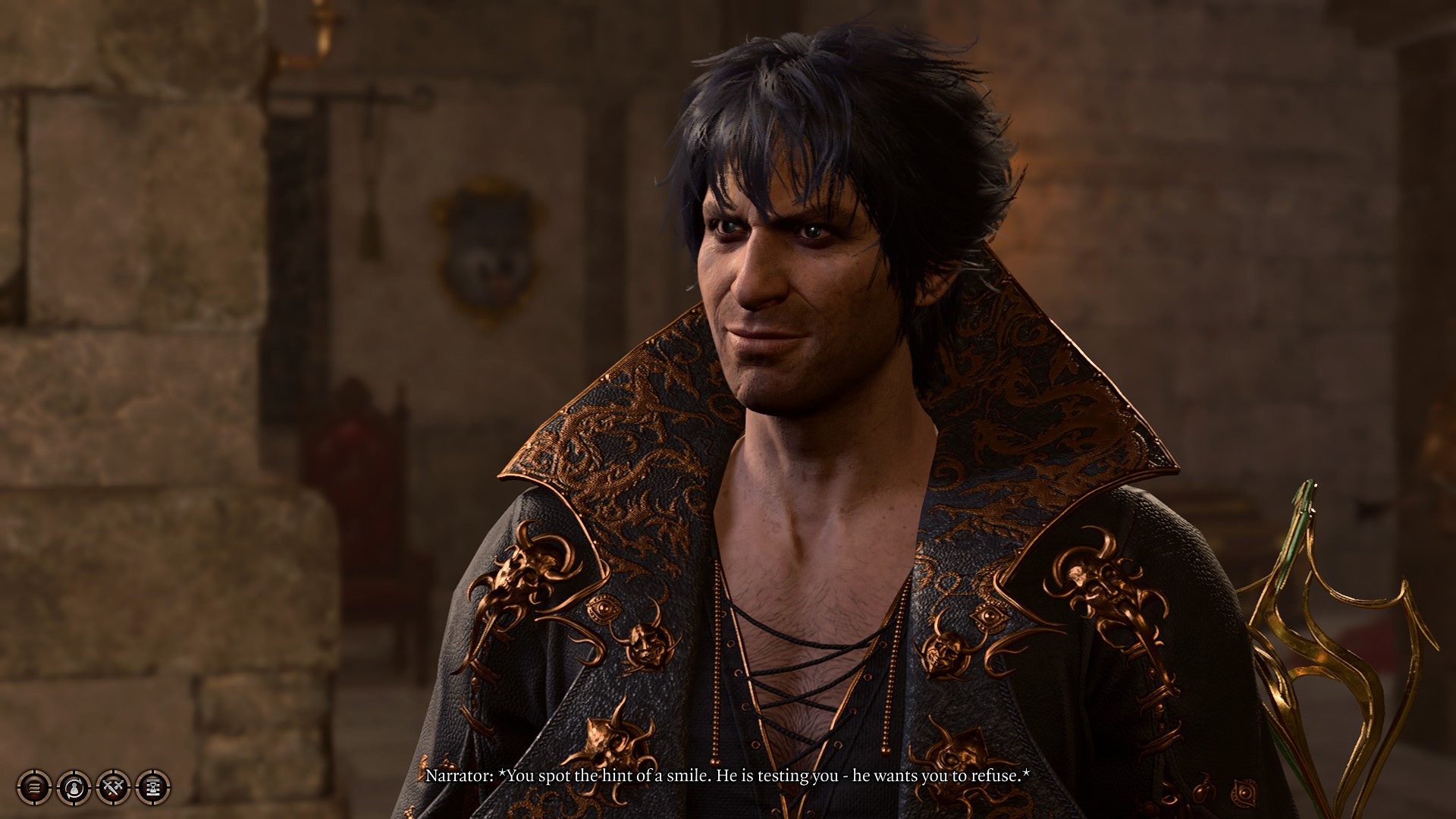The height and width of the screenshot is (819, 1456).
Task: Open the hourglass dialogue history icon
Action: tap(153, 788)
